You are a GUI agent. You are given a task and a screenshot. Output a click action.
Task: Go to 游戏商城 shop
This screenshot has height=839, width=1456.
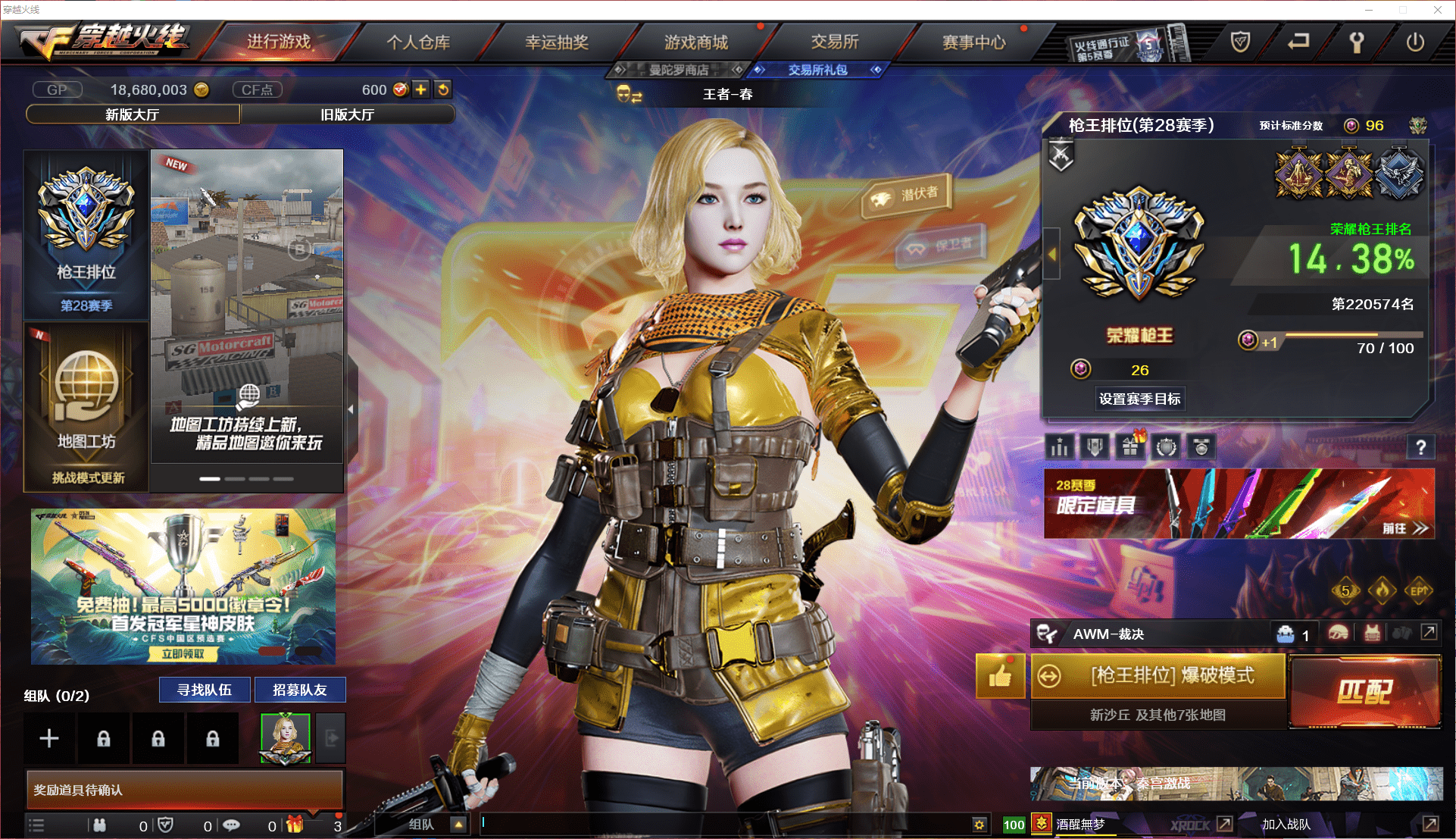pyautogui.click(x=695, y=42)
